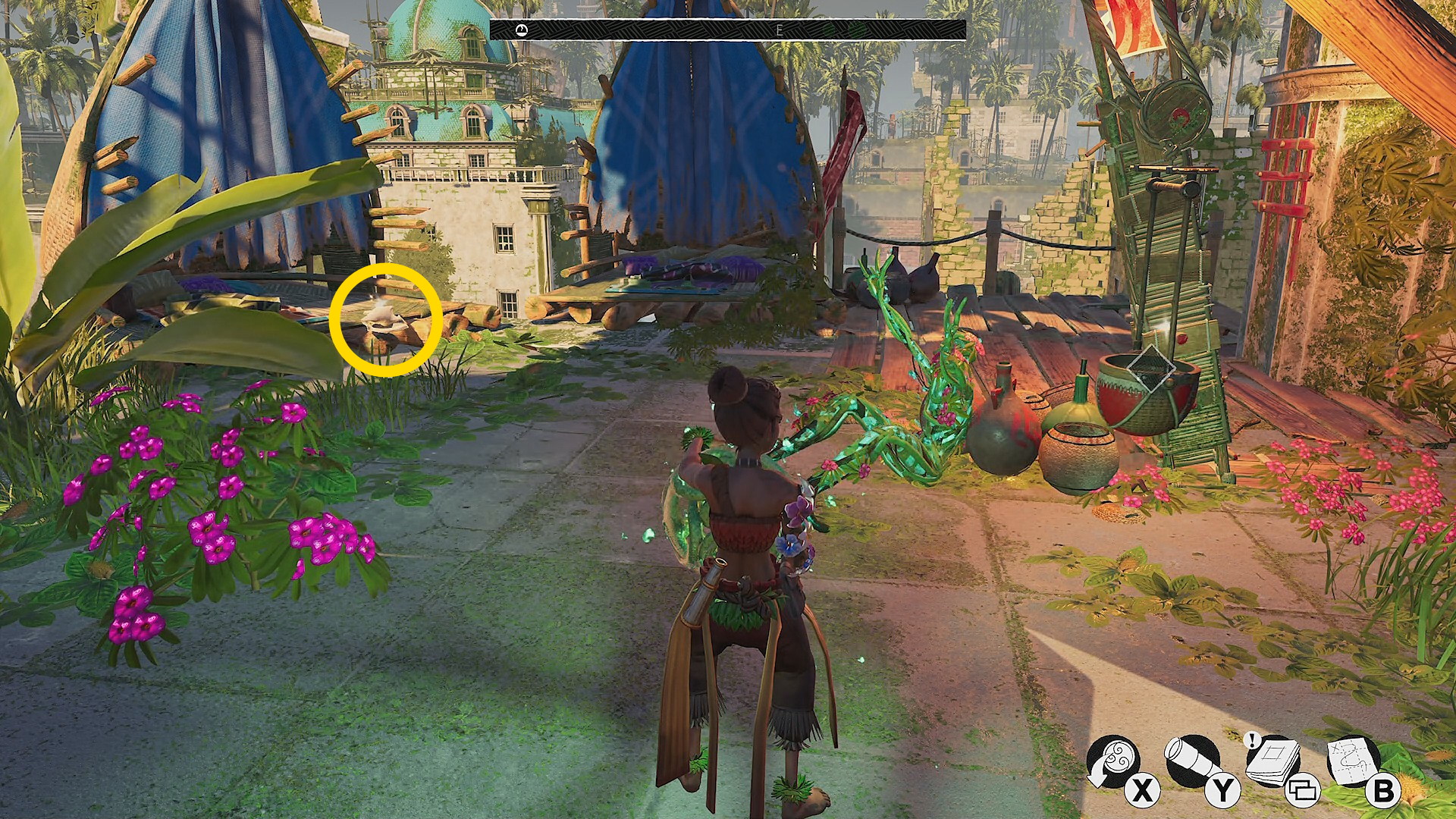Use the spyglass telescope icon
1456x819 pixels.
1191,761
